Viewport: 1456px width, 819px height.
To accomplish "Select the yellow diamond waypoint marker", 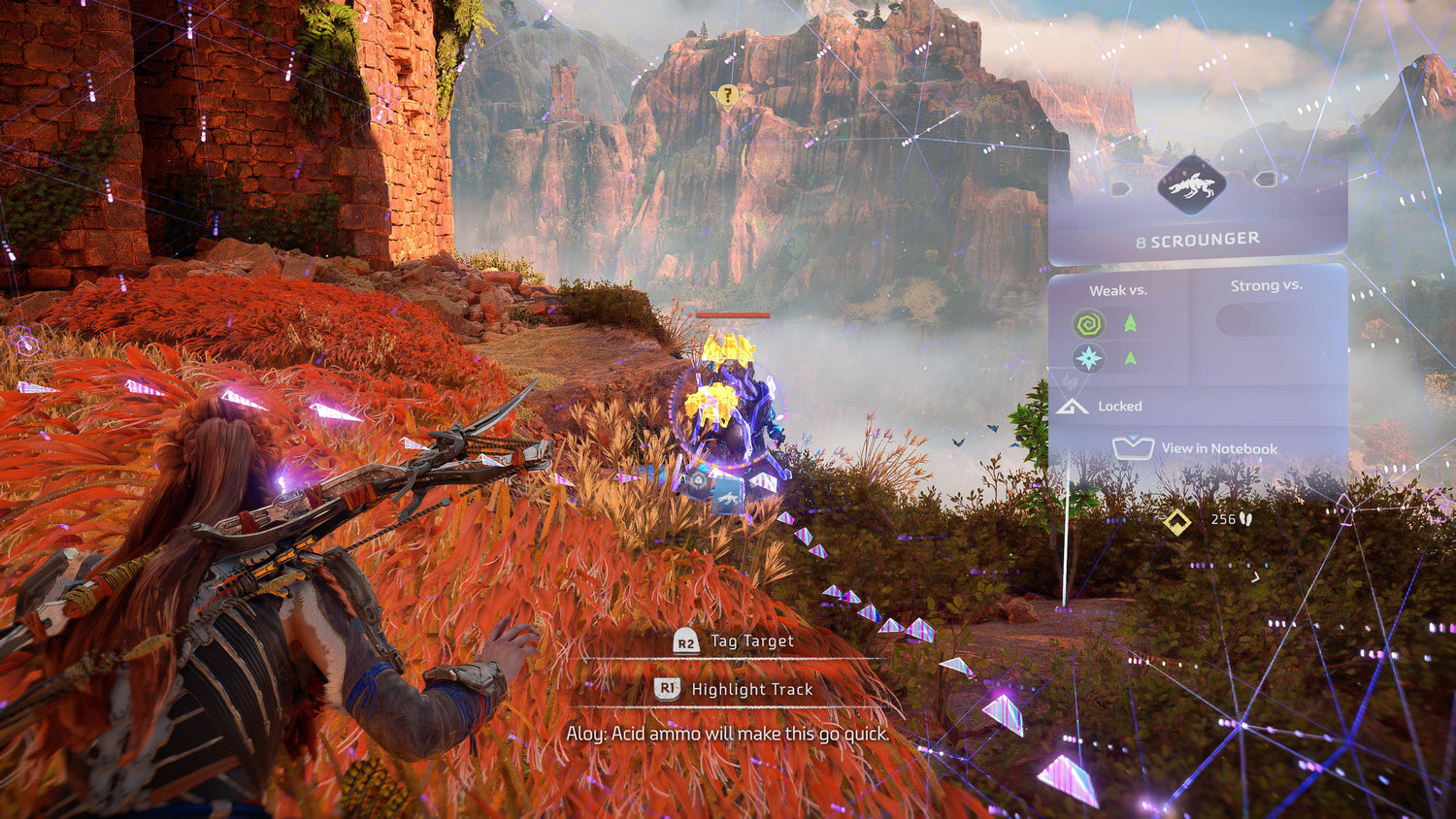I will [x=1177, y=523].
